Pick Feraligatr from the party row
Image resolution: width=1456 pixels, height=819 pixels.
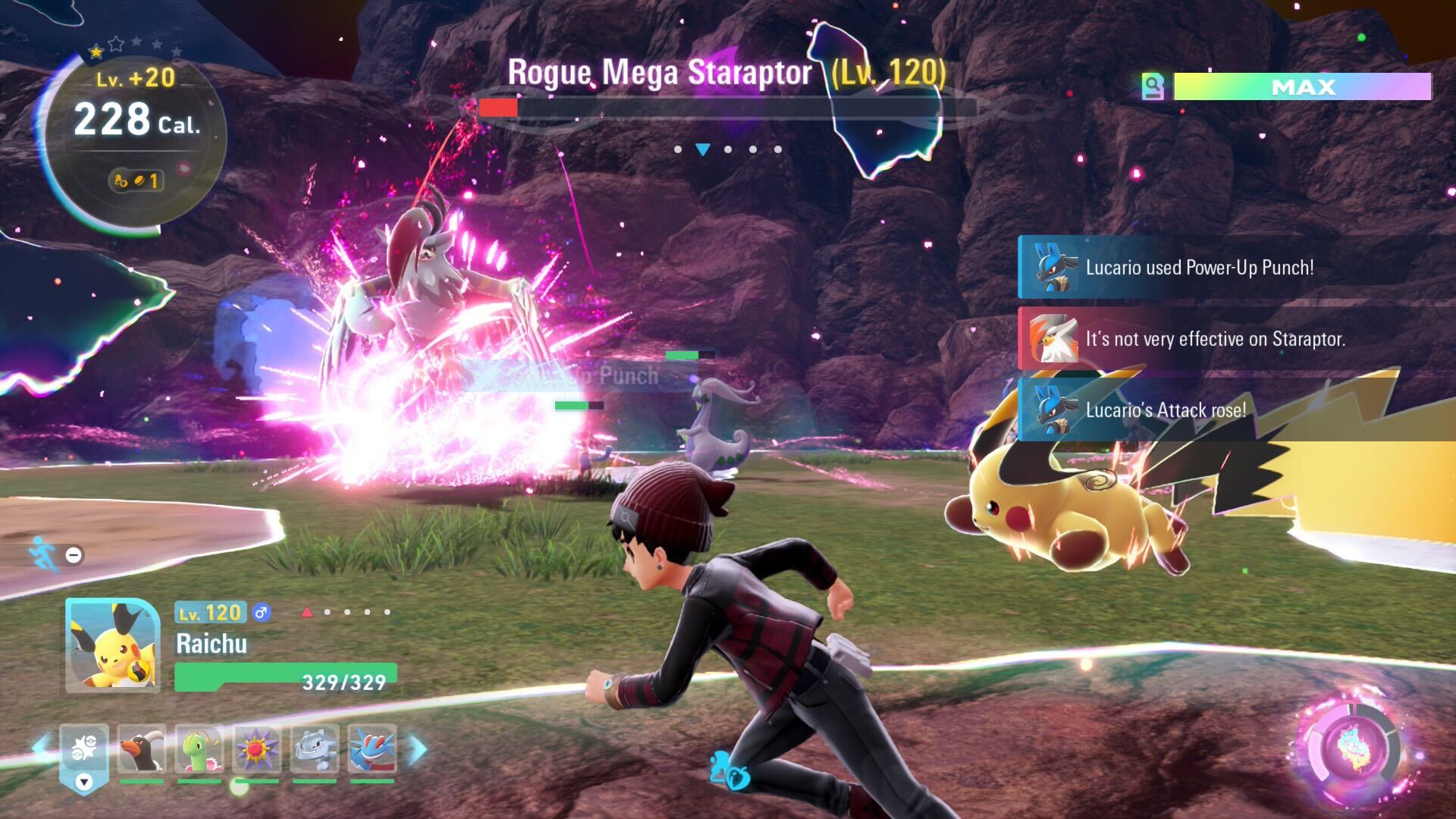372,748
